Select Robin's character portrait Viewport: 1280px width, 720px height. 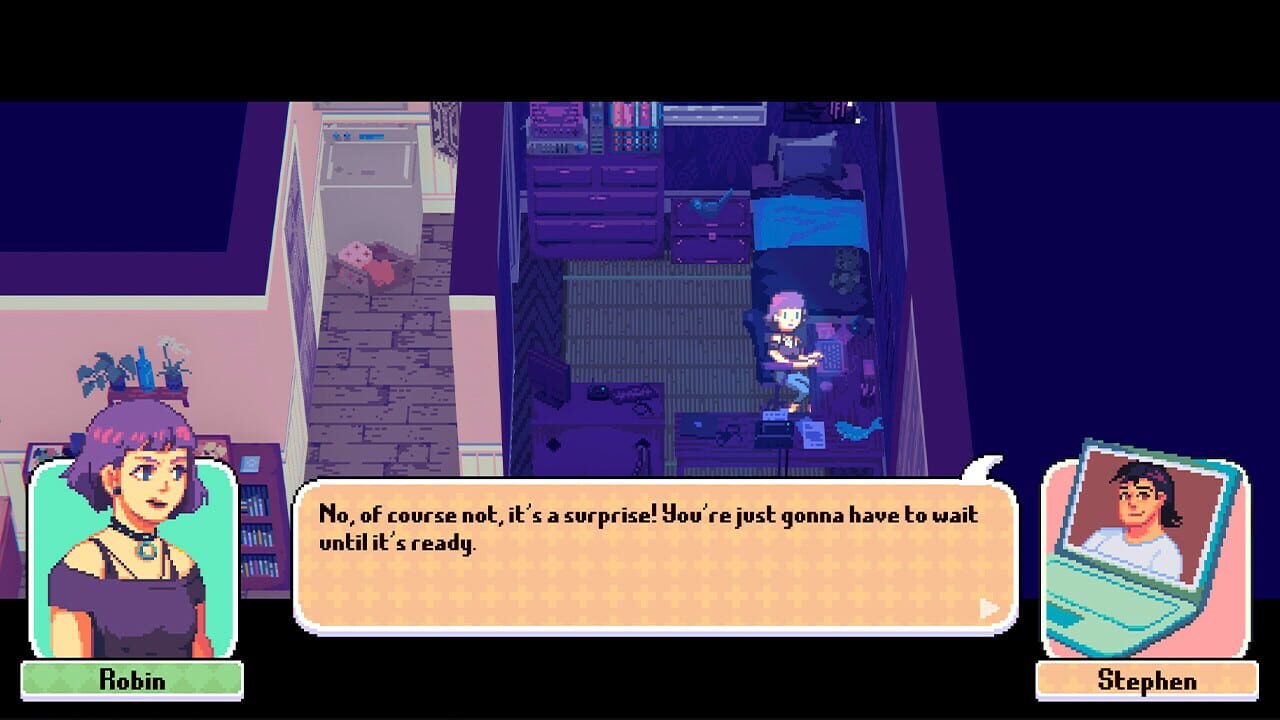point(130,555)
